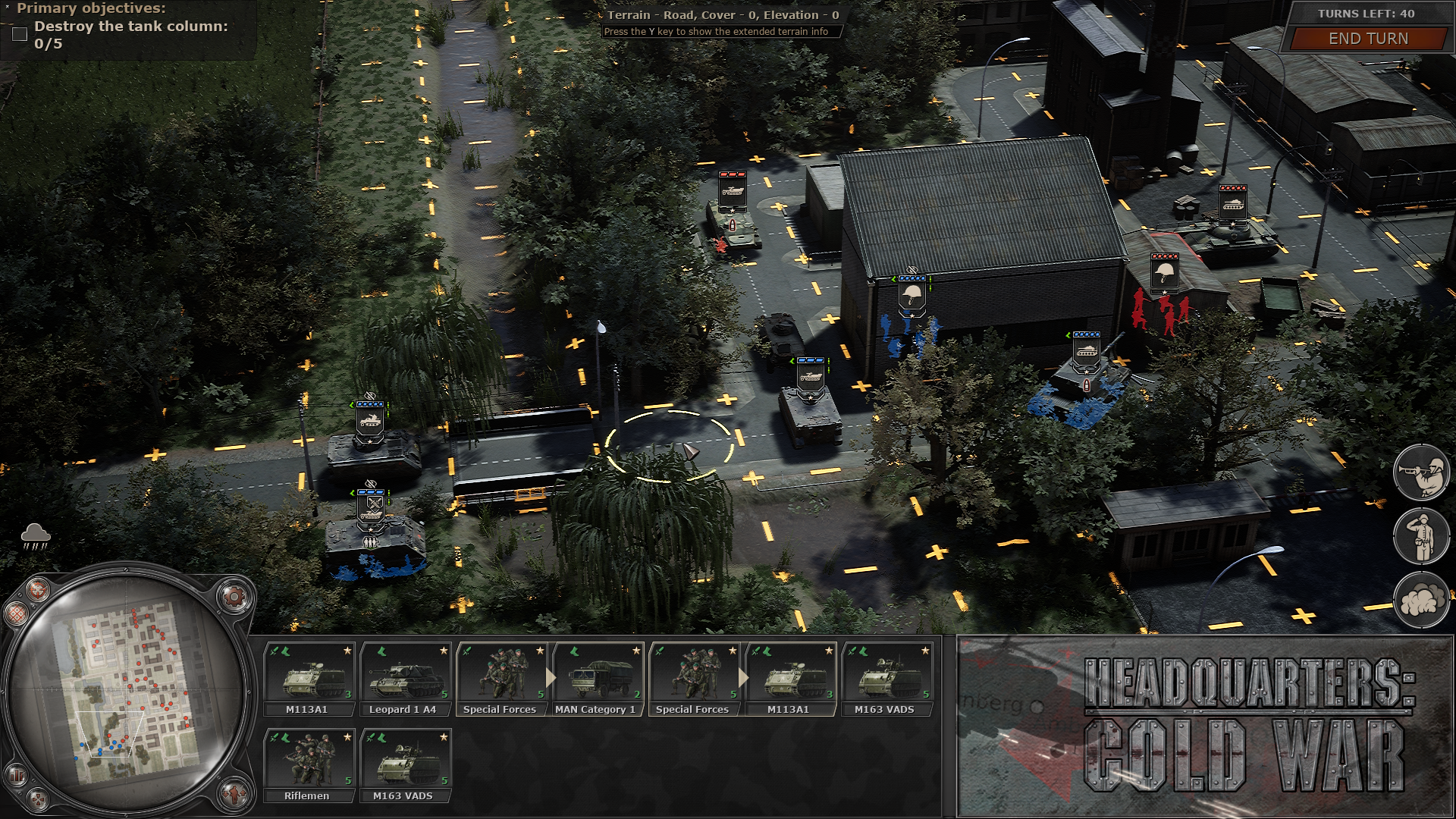The image size is (1456, 819).
Task: Click the soldier with arrows minimap button
Action: 234,792
